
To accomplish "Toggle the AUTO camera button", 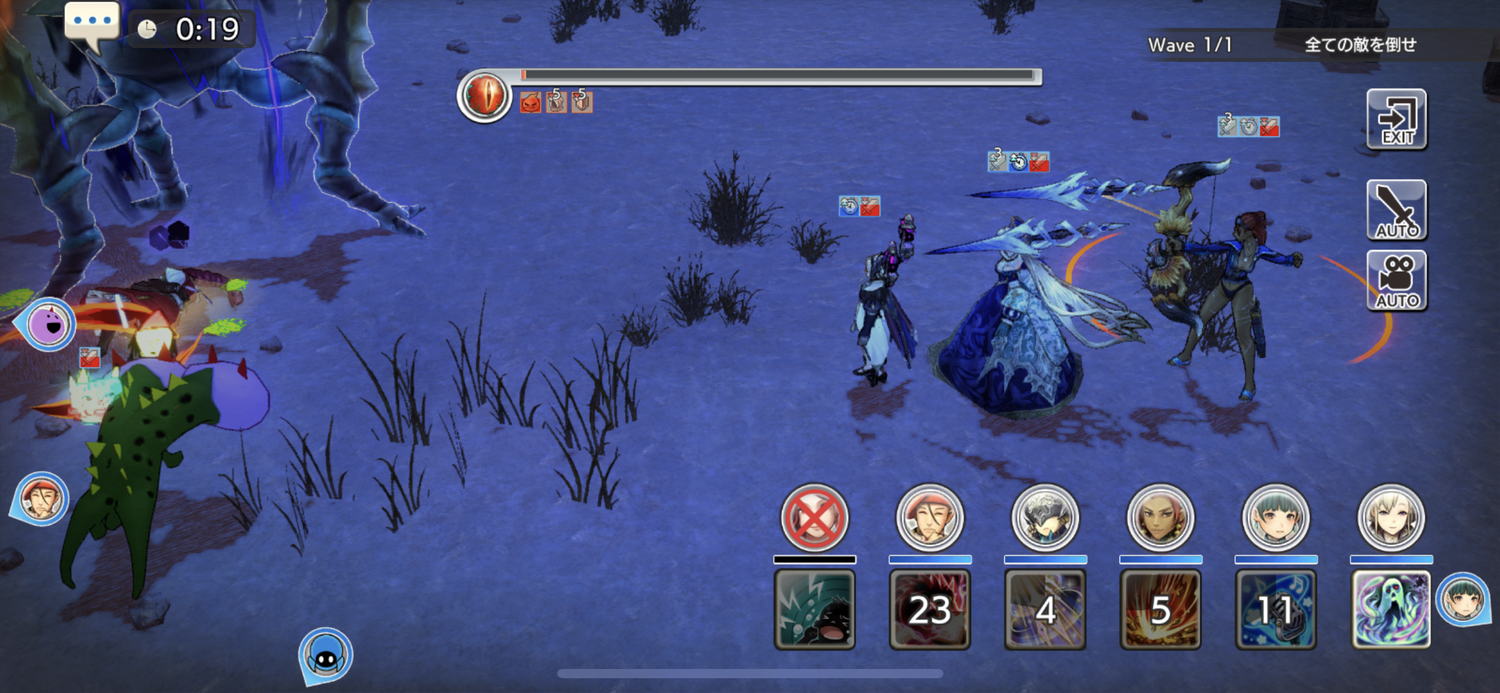I will pos(1396,281).
